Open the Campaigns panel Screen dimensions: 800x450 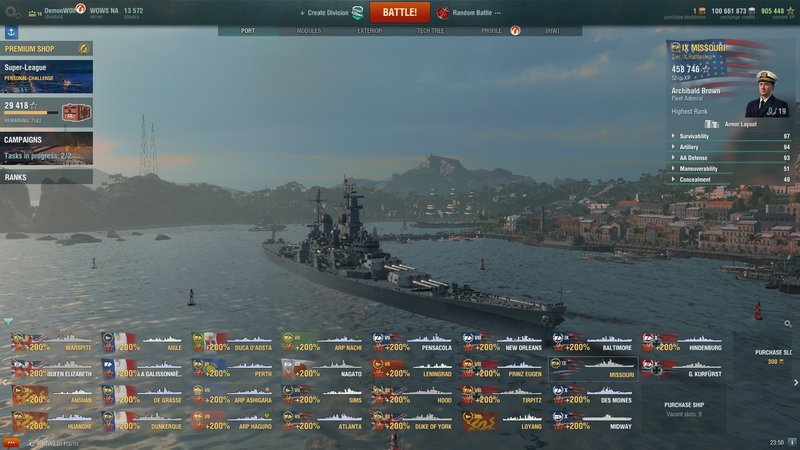[46, 147]
